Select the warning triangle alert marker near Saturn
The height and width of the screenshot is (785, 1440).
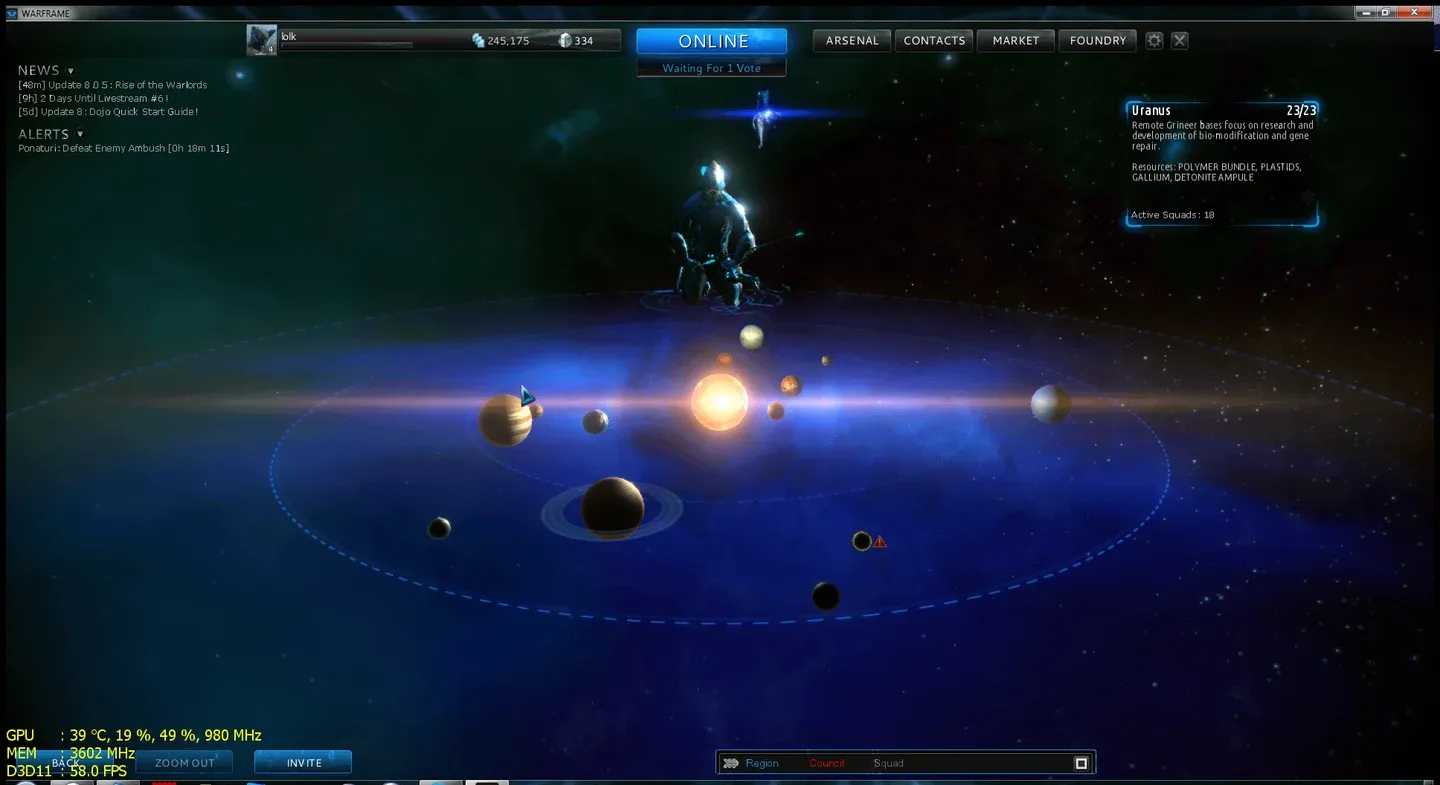click(878, 540)
